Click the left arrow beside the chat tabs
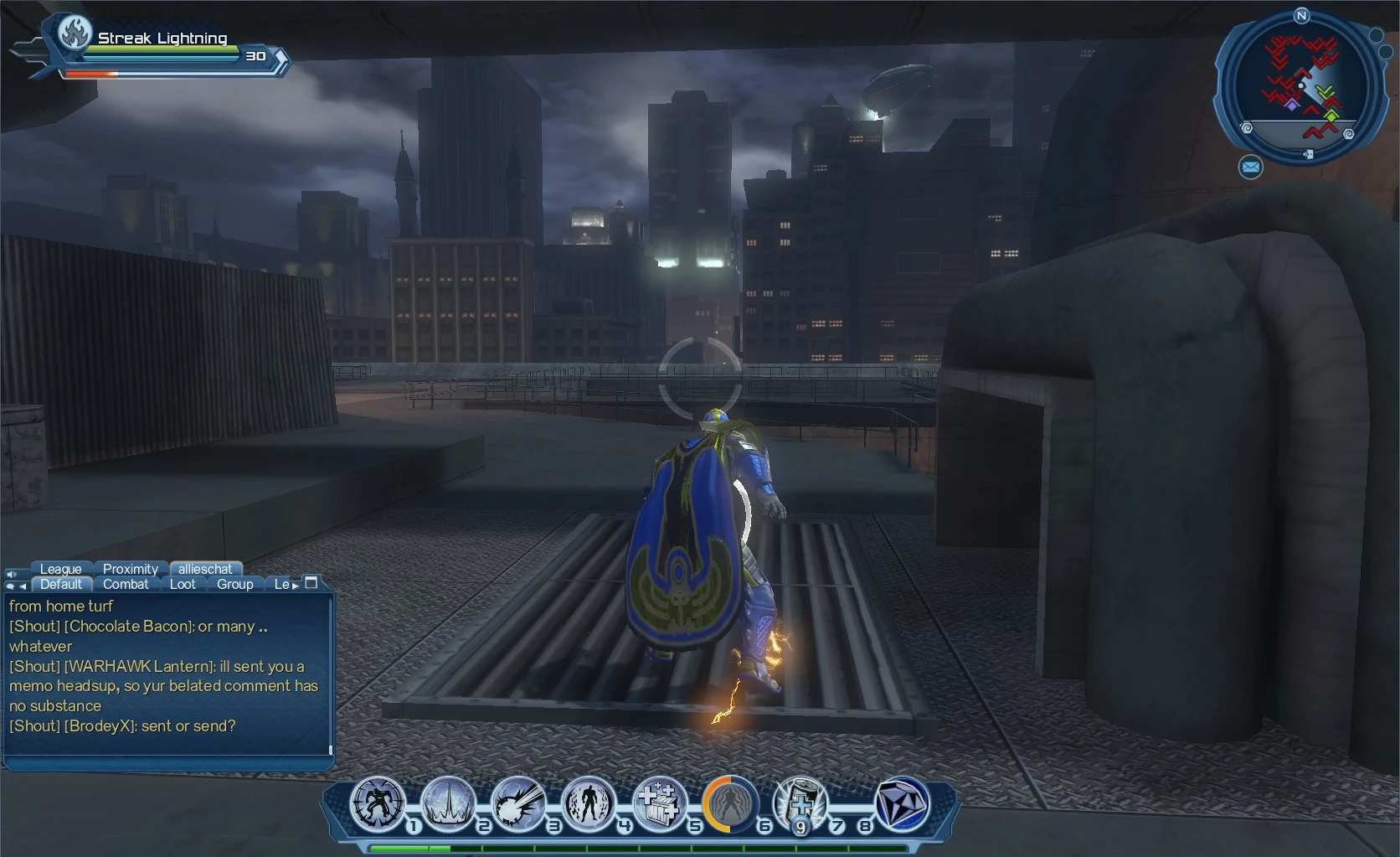The image size is (1400, 857). [23, 587]
